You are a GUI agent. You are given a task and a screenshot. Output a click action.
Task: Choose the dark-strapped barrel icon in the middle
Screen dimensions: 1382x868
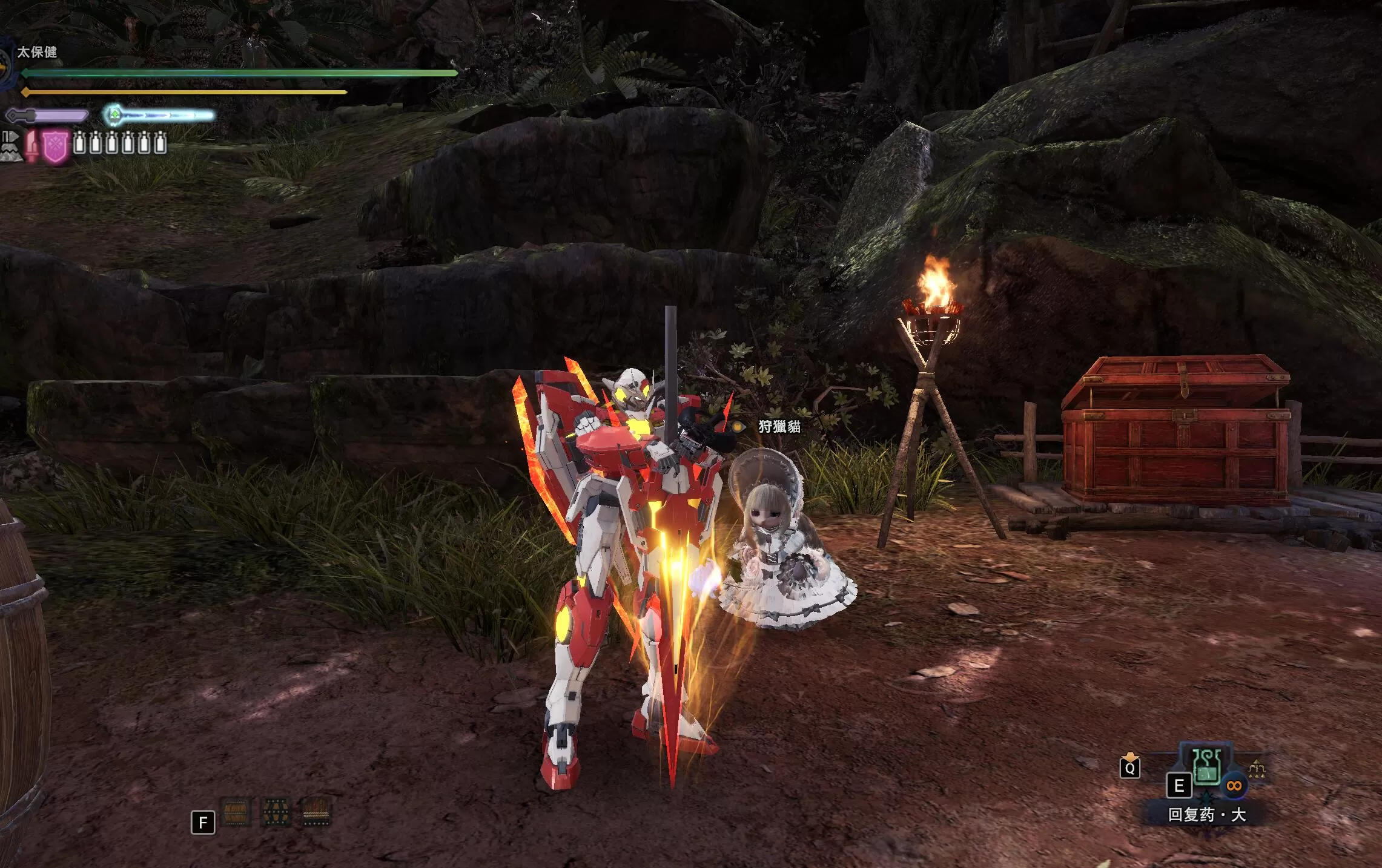(276, 812)
